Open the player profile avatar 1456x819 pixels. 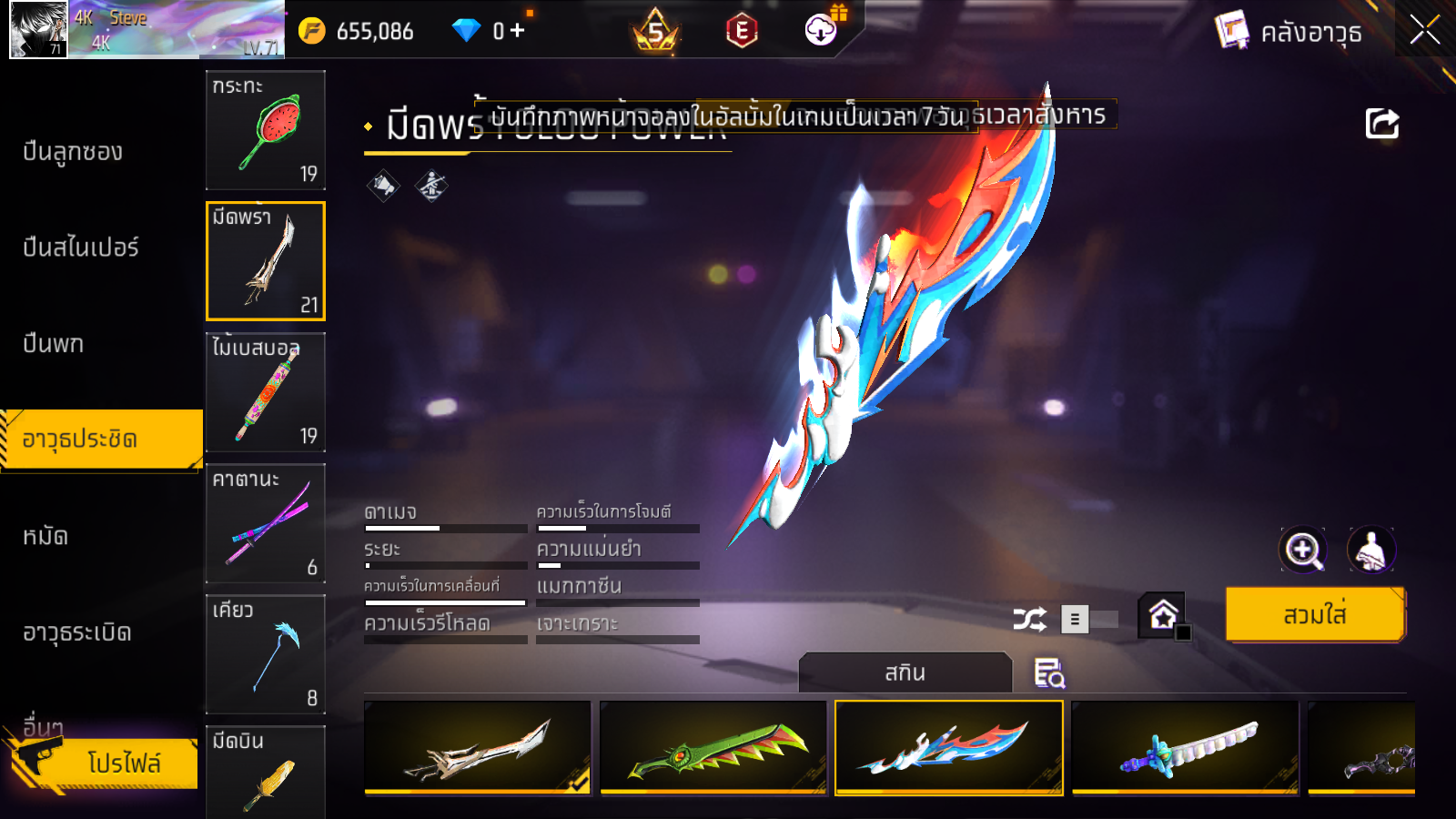click(38, 29)
